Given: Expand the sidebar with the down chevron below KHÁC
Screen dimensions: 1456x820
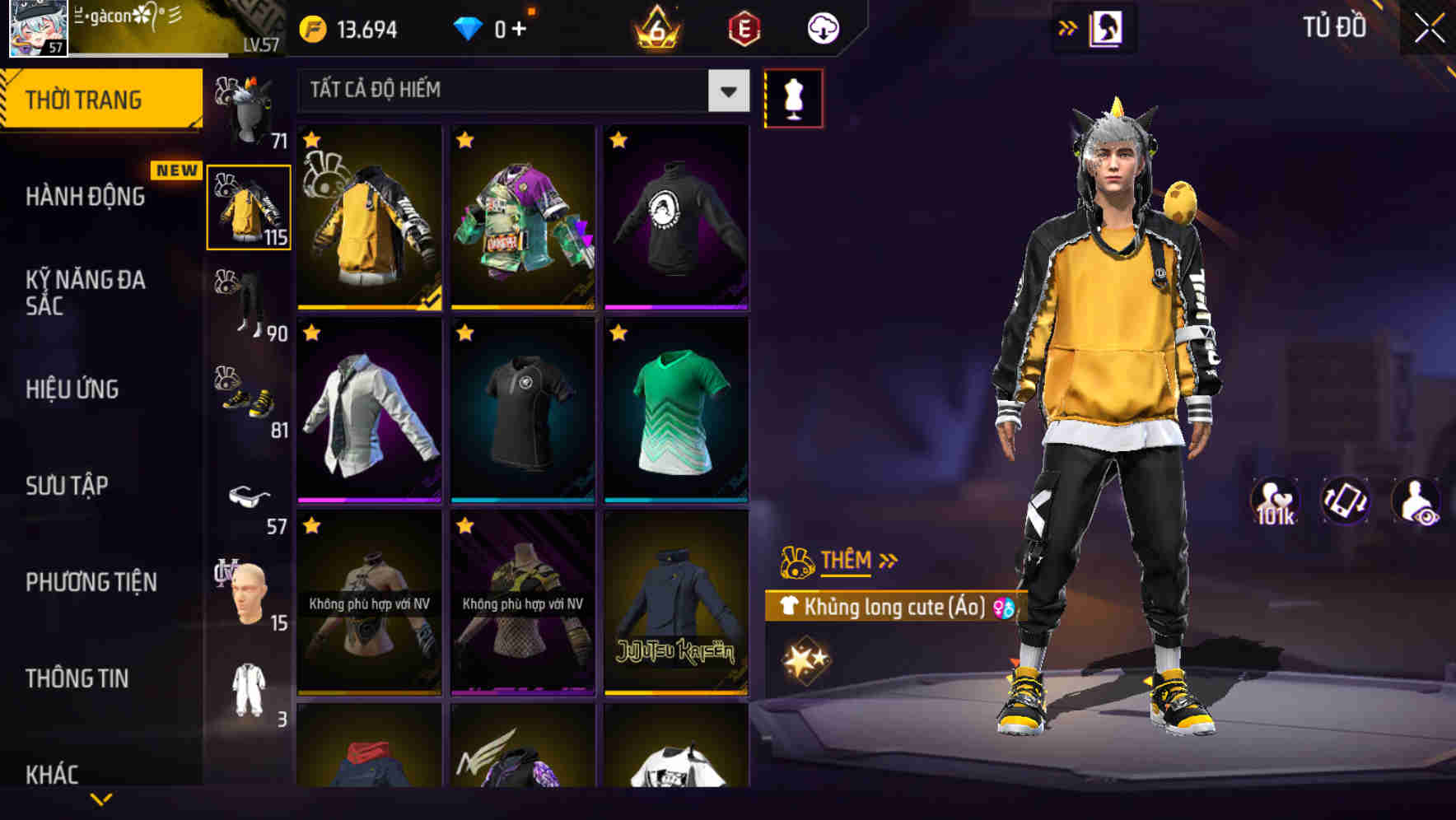Looking at the screenshot, I should point(101,799).
